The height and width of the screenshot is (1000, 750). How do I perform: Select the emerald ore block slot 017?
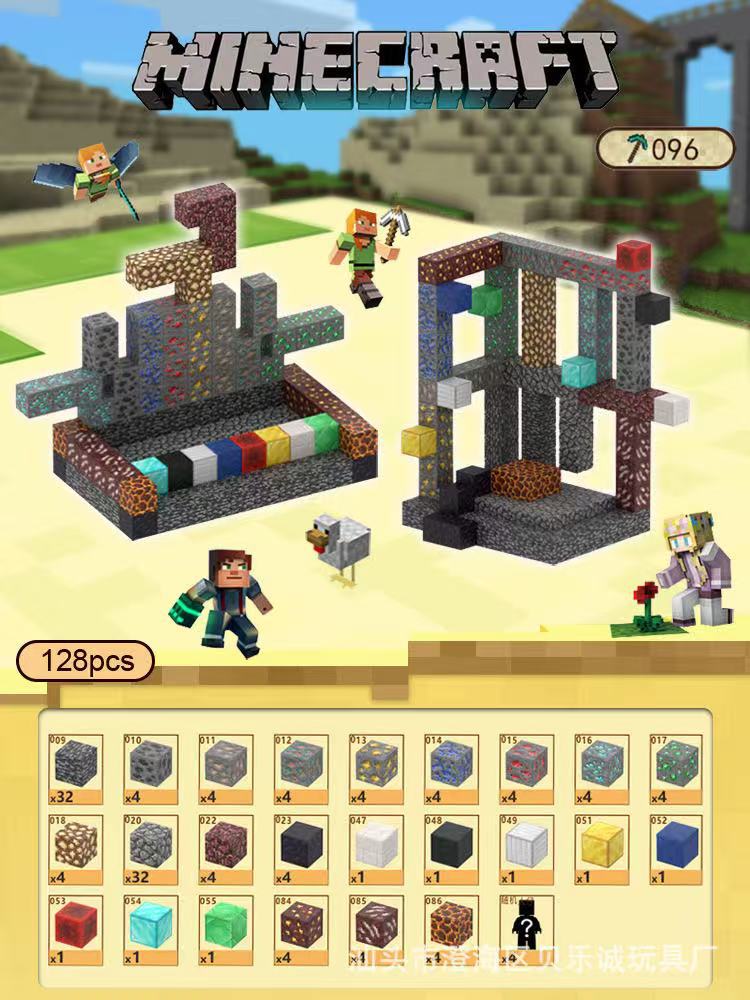676,769
